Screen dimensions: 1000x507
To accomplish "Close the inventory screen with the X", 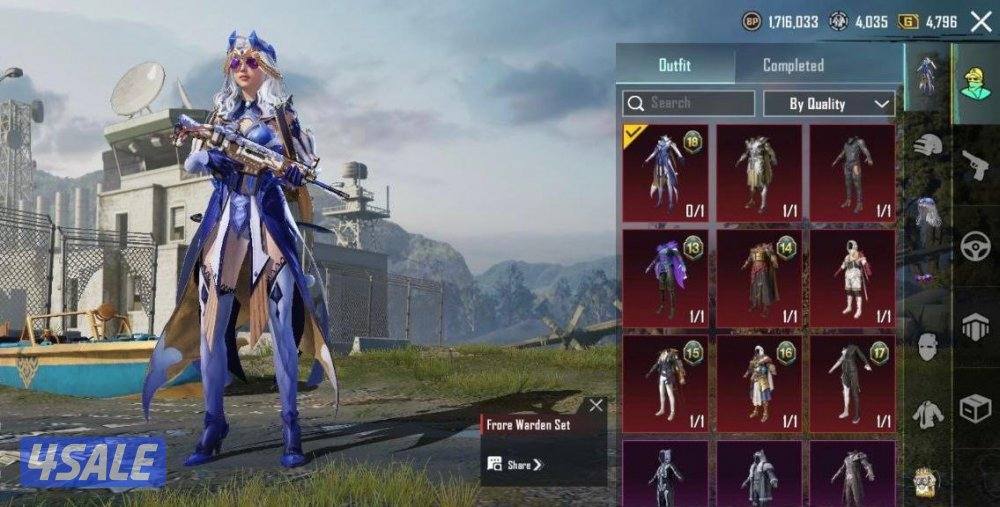I will pyautogui.click(x=980, y=21).
